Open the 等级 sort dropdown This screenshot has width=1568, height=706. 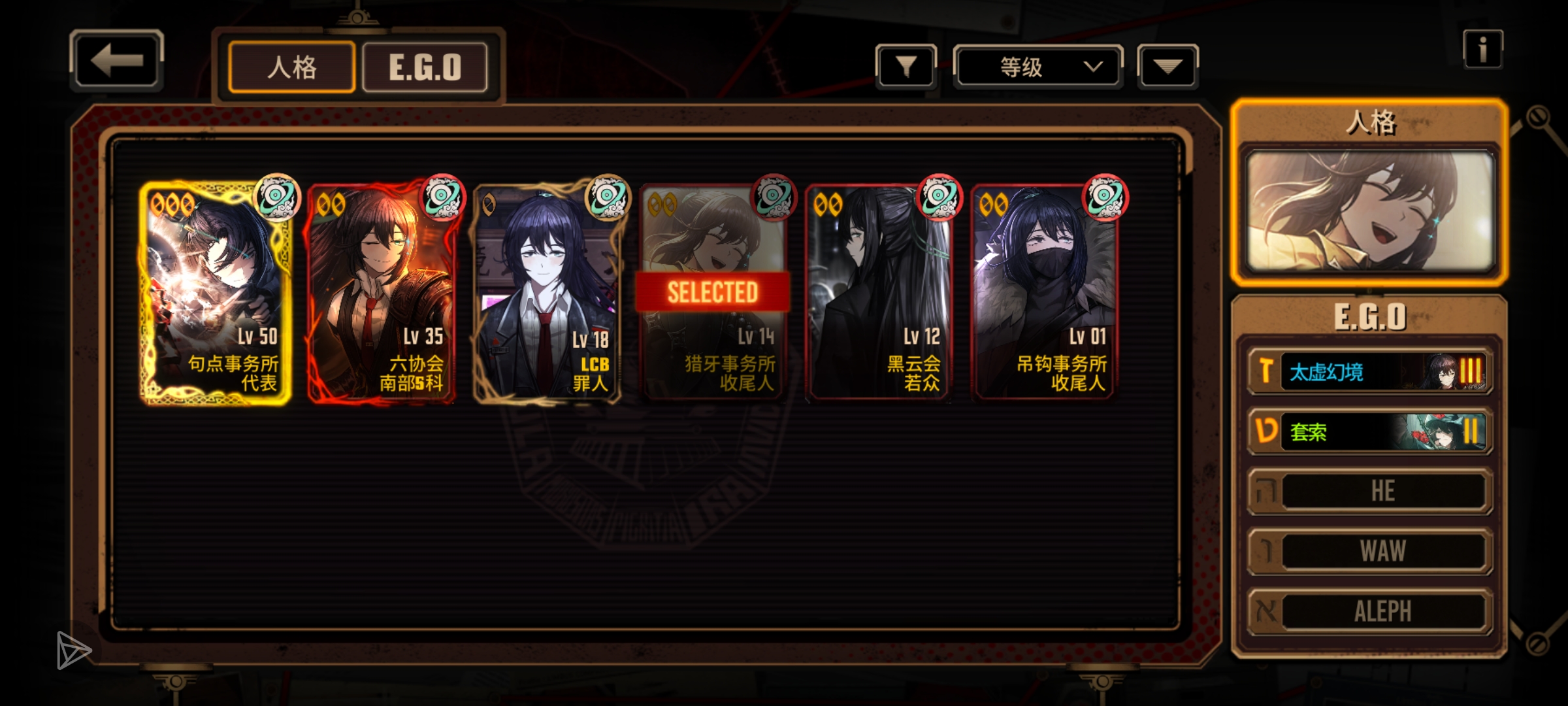1037,67
